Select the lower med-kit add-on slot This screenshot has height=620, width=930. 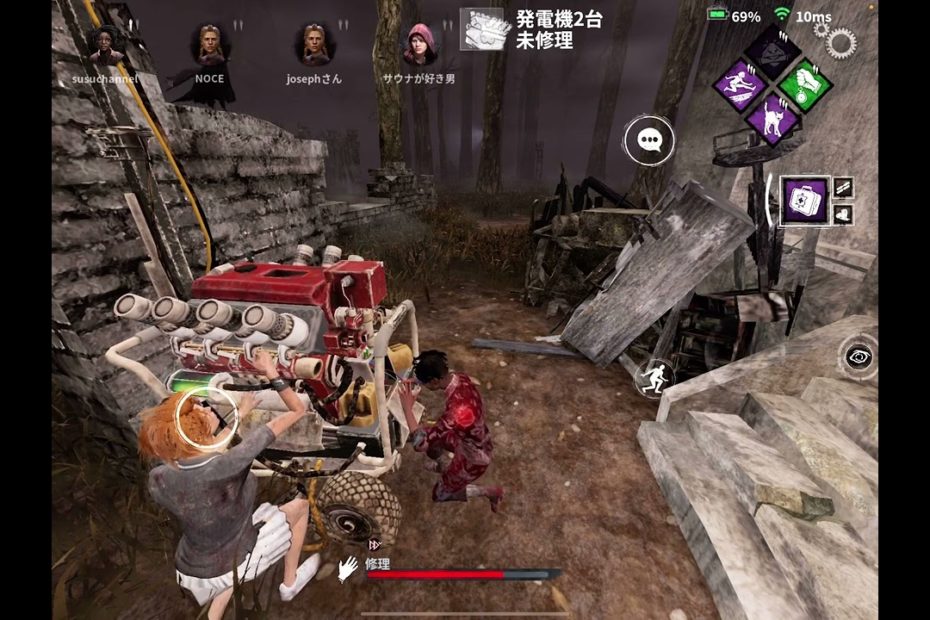point(843,213)
